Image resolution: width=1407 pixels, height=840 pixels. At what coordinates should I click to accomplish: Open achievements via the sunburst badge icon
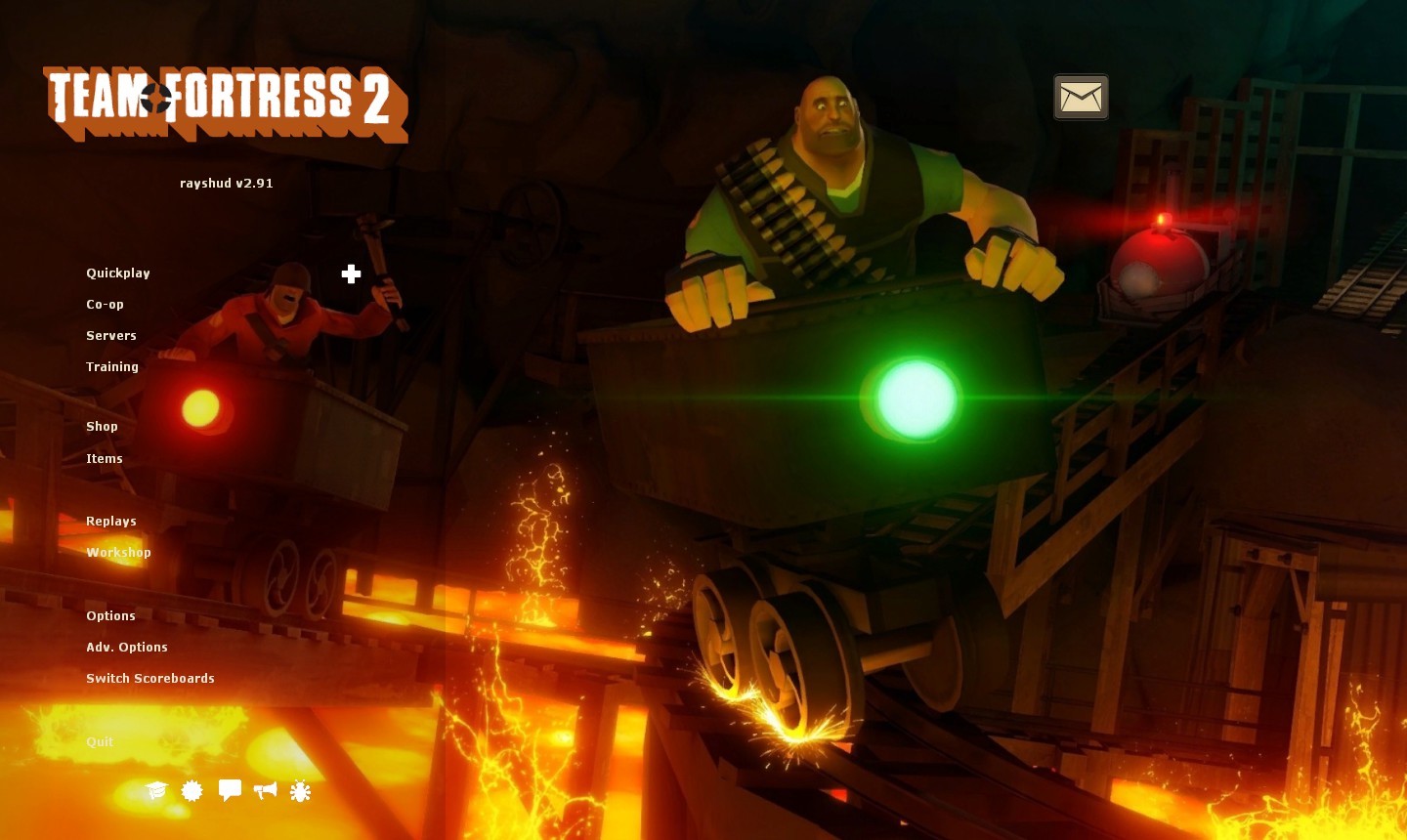click(x=192, y=791)
